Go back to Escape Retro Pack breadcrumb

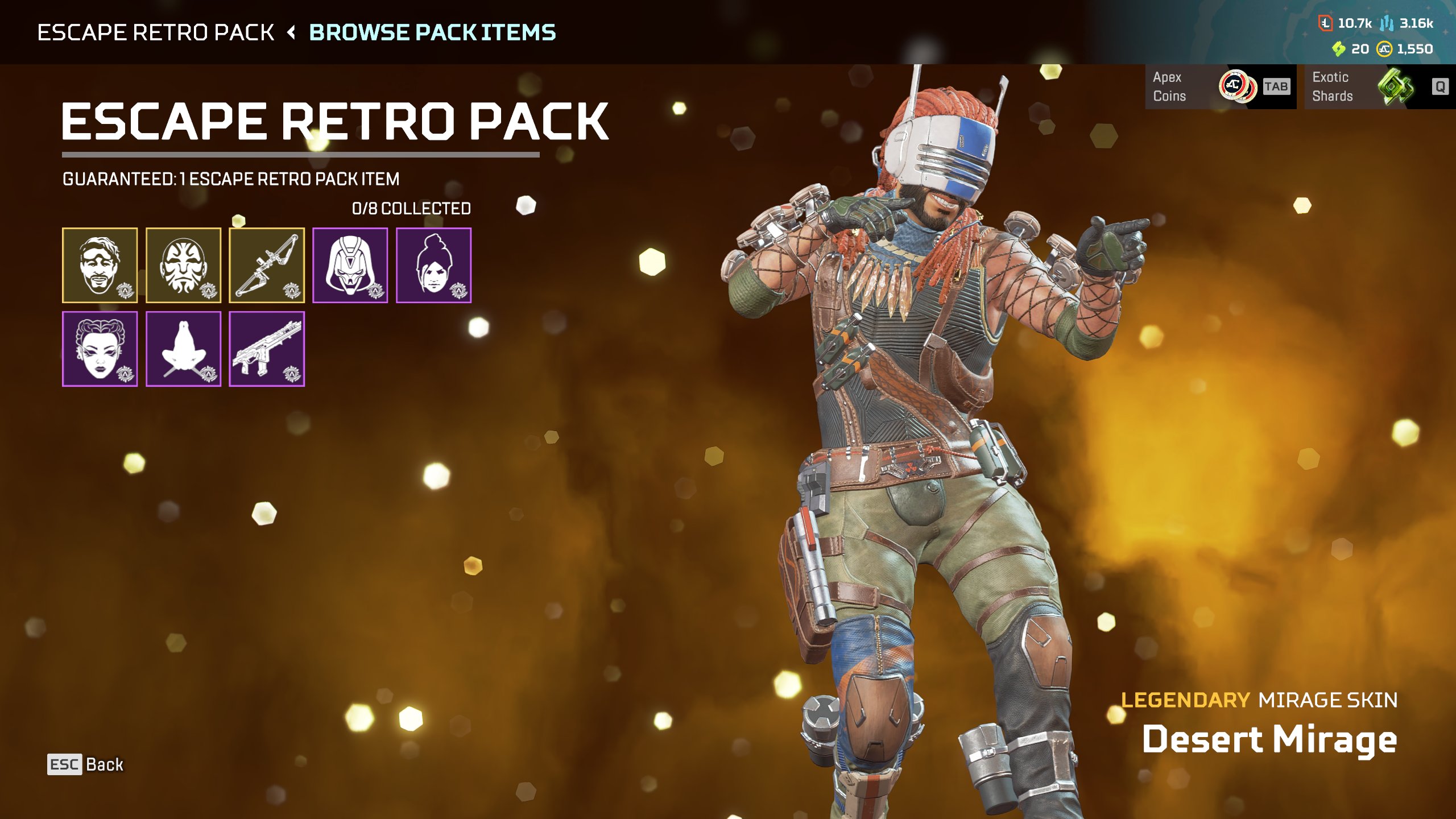[x=155, y=32]
